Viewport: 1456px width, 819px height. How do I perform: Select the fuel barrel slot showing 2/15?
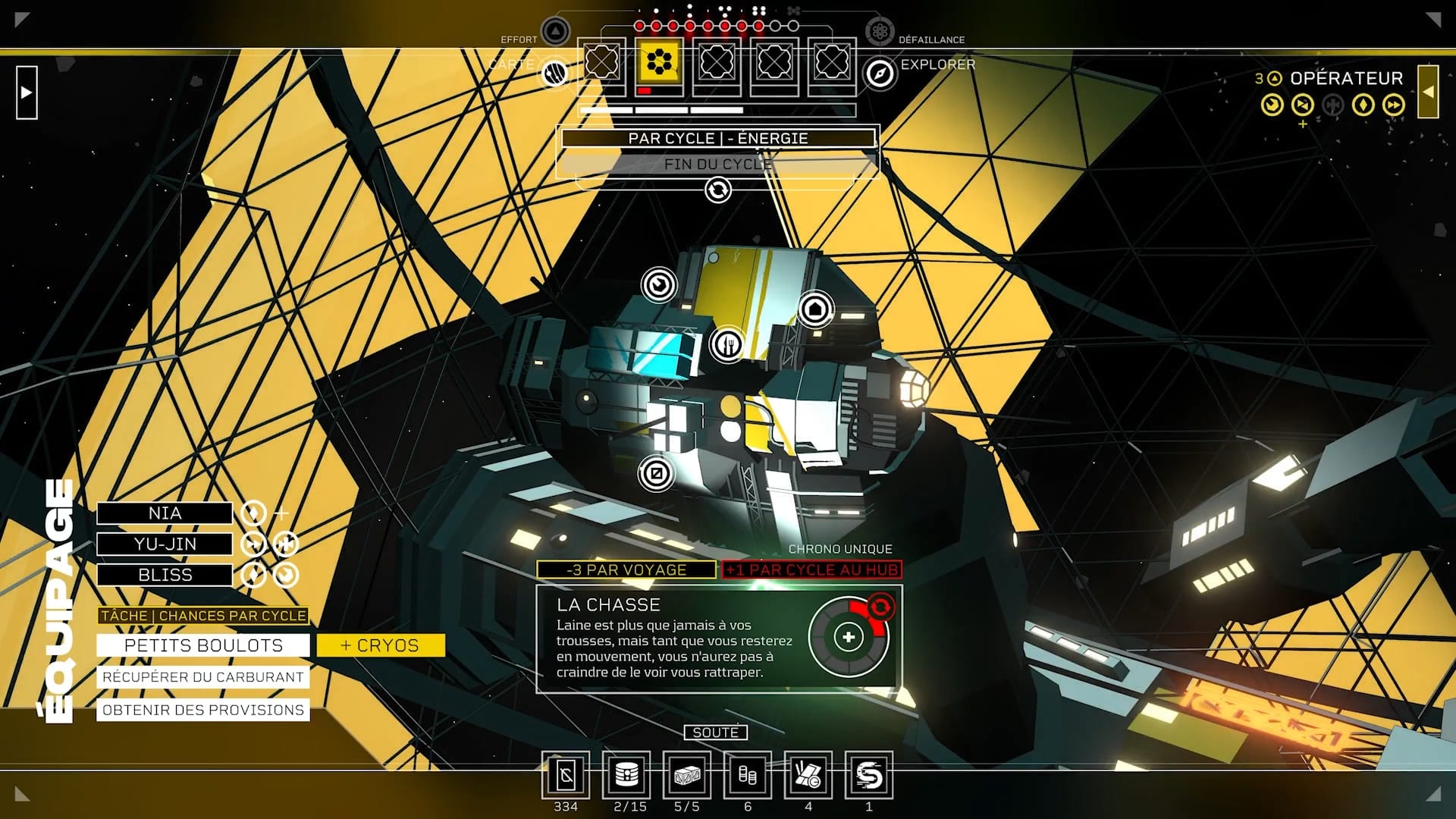(626, 776)
